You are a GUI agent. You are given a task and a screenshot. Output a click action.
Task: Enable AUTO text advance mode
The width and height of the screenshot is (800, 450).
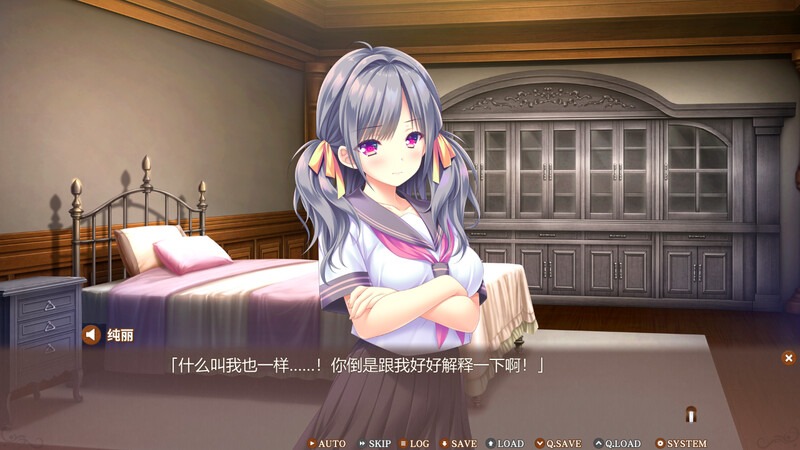coord(327,443)
